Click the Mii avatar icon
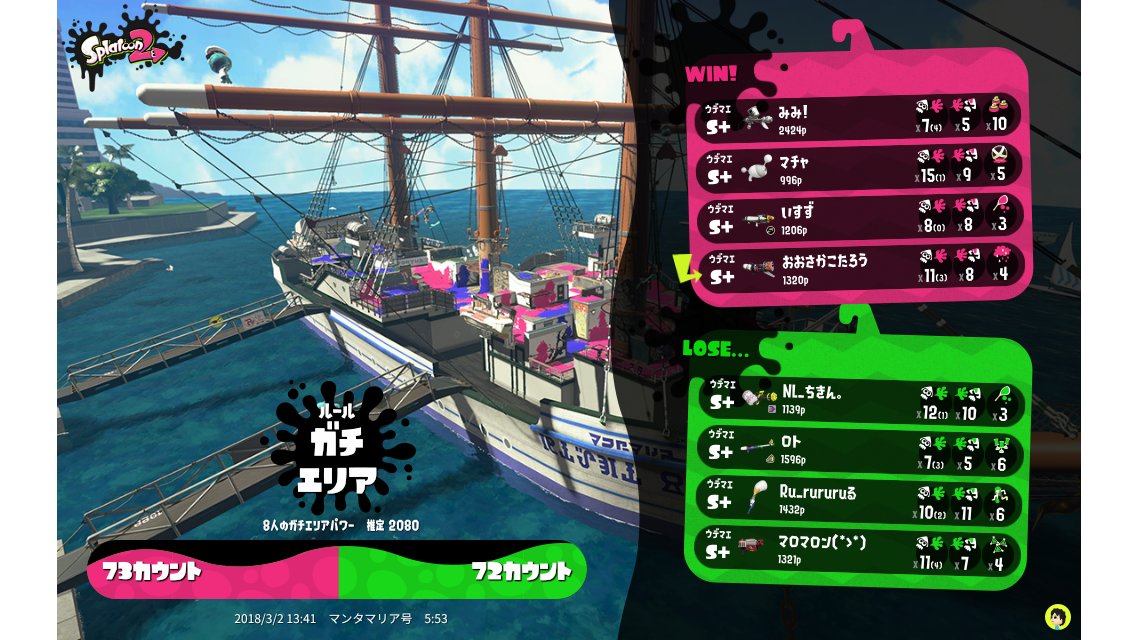Screen dimensions: 1138x640 pos(1058,615)
